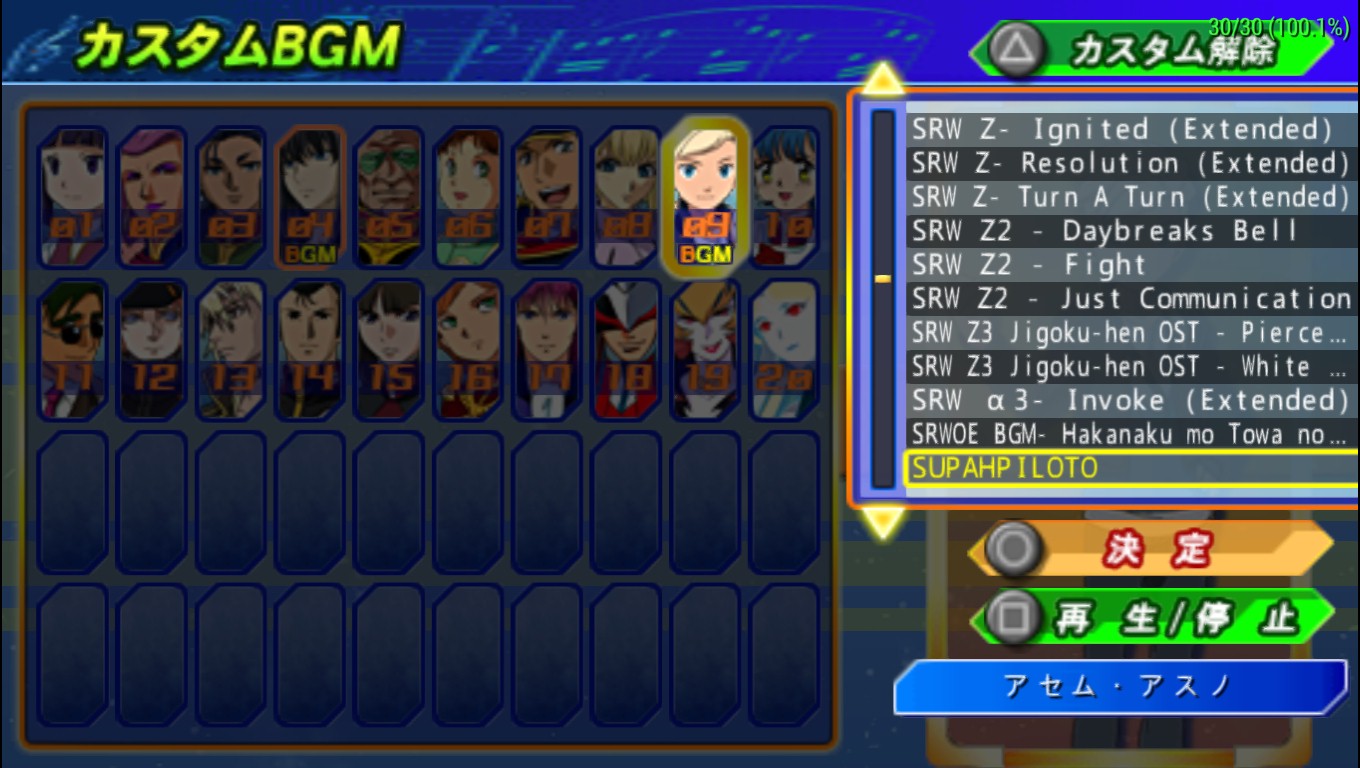This screenshot has height=768, width=1360.
Task: Select SRWOE BGM- Hakanaku mo Towa no track
Action: click(x=1130, y=434)
